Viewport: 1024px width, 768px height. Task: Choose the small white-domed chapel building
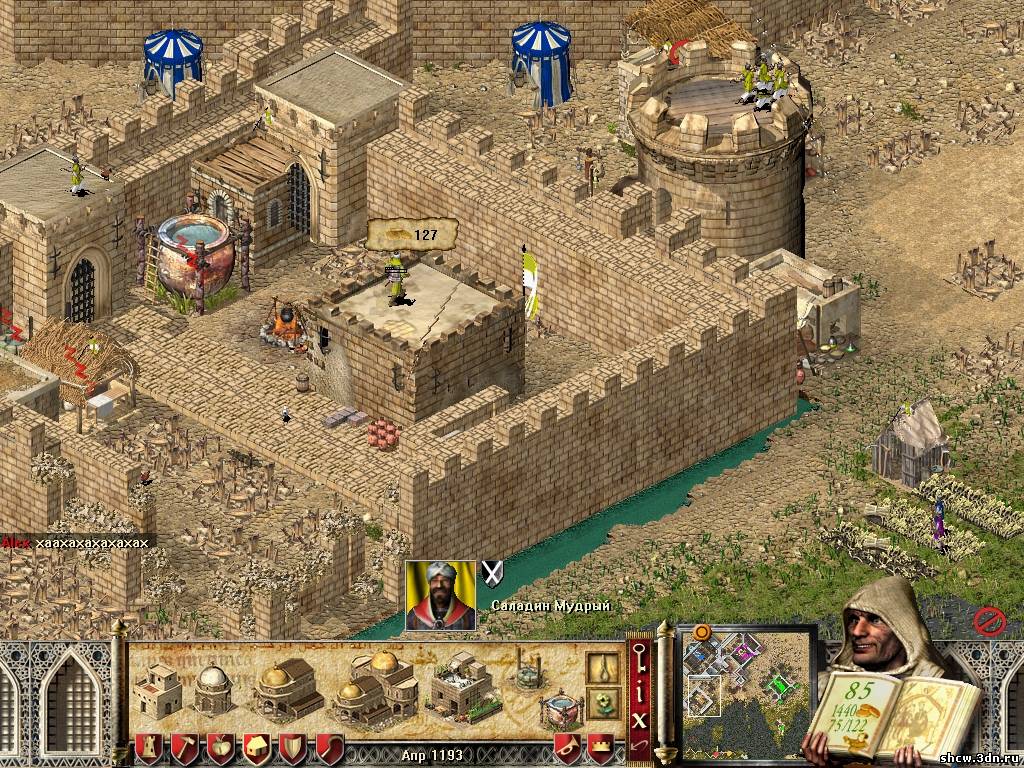pyautogui.click(x=212, y=689)
